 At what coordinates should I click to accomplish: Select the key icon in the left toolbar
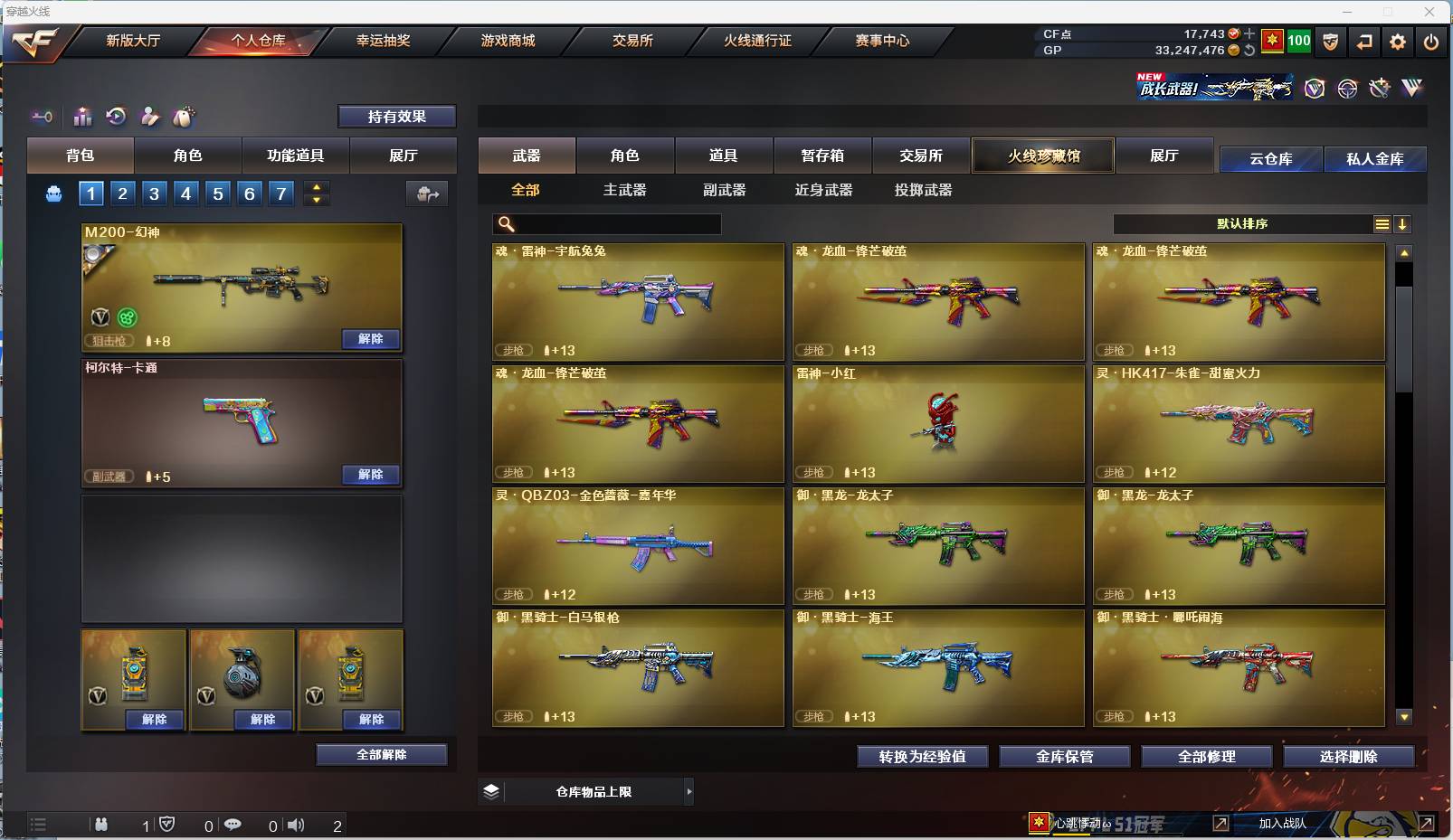[x=41, y=118]
